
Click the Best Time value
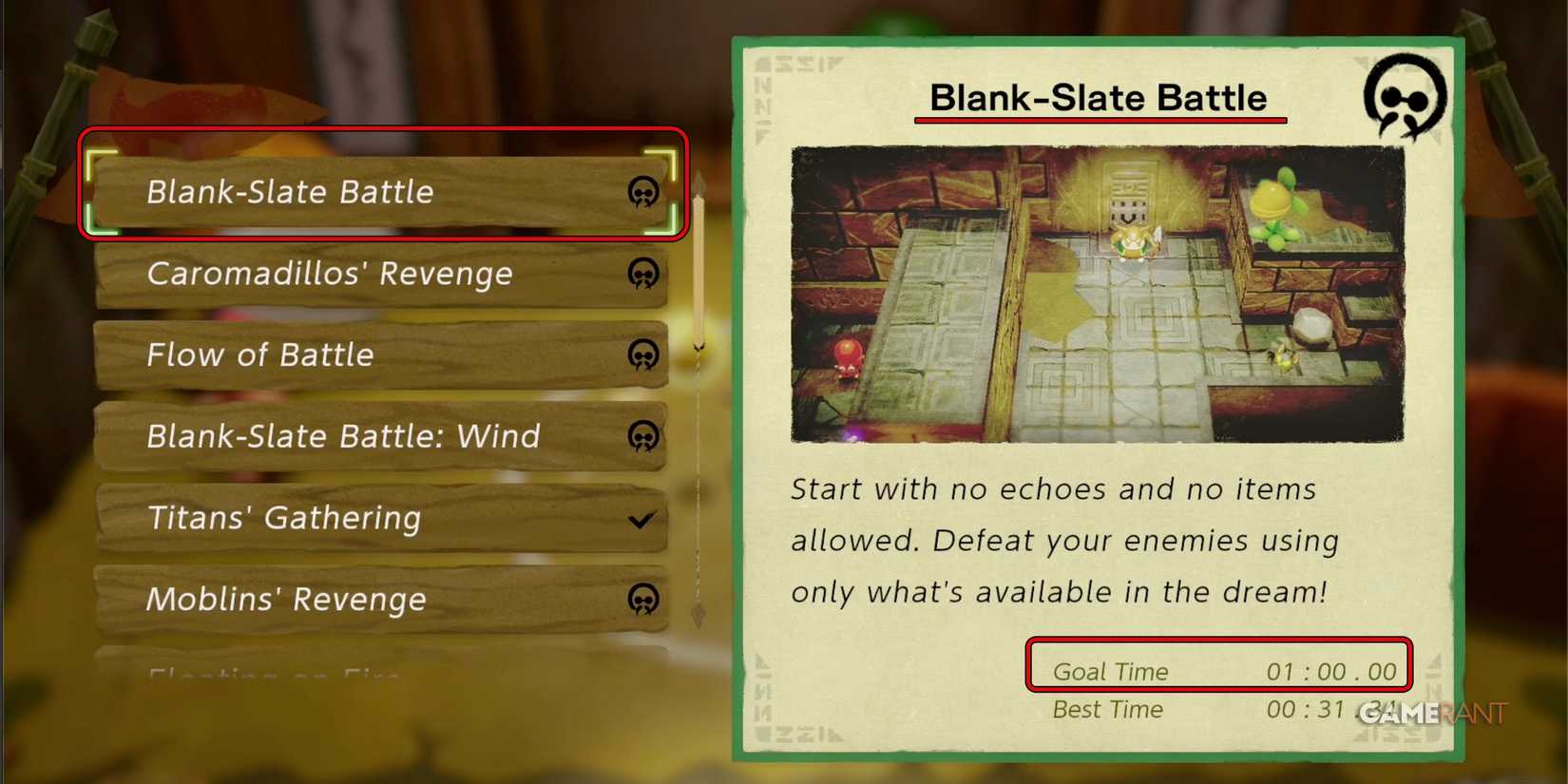click(x=1326, y=709)
